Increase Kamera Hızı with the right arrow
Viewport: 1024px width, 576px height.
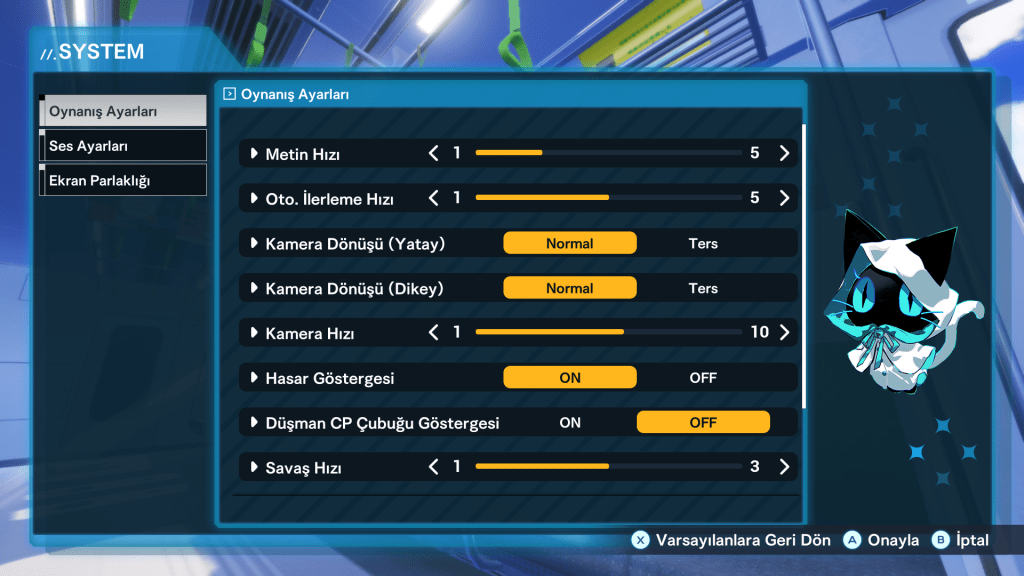(x=784, y=332)
